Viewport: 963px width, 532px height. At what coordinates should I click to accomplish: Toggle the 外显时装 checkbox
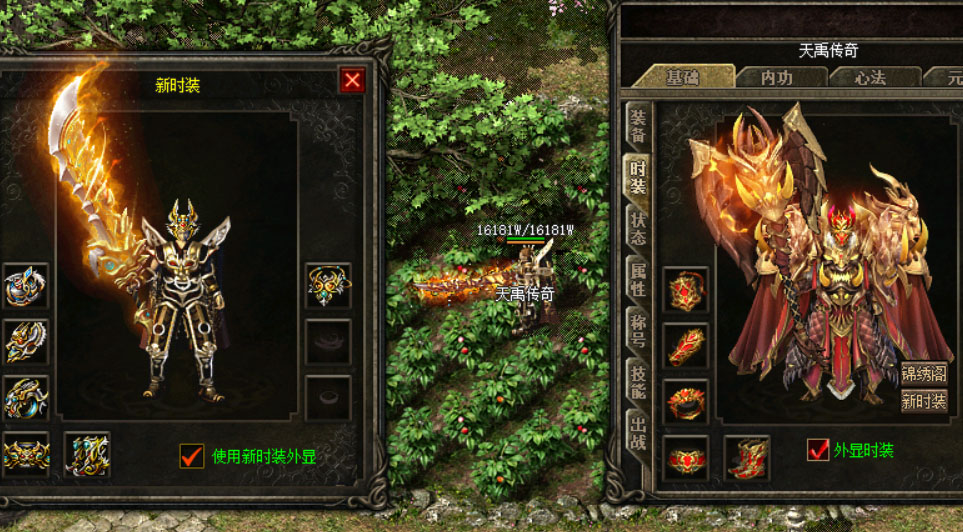pyautogui.click(x=818, y=449)
